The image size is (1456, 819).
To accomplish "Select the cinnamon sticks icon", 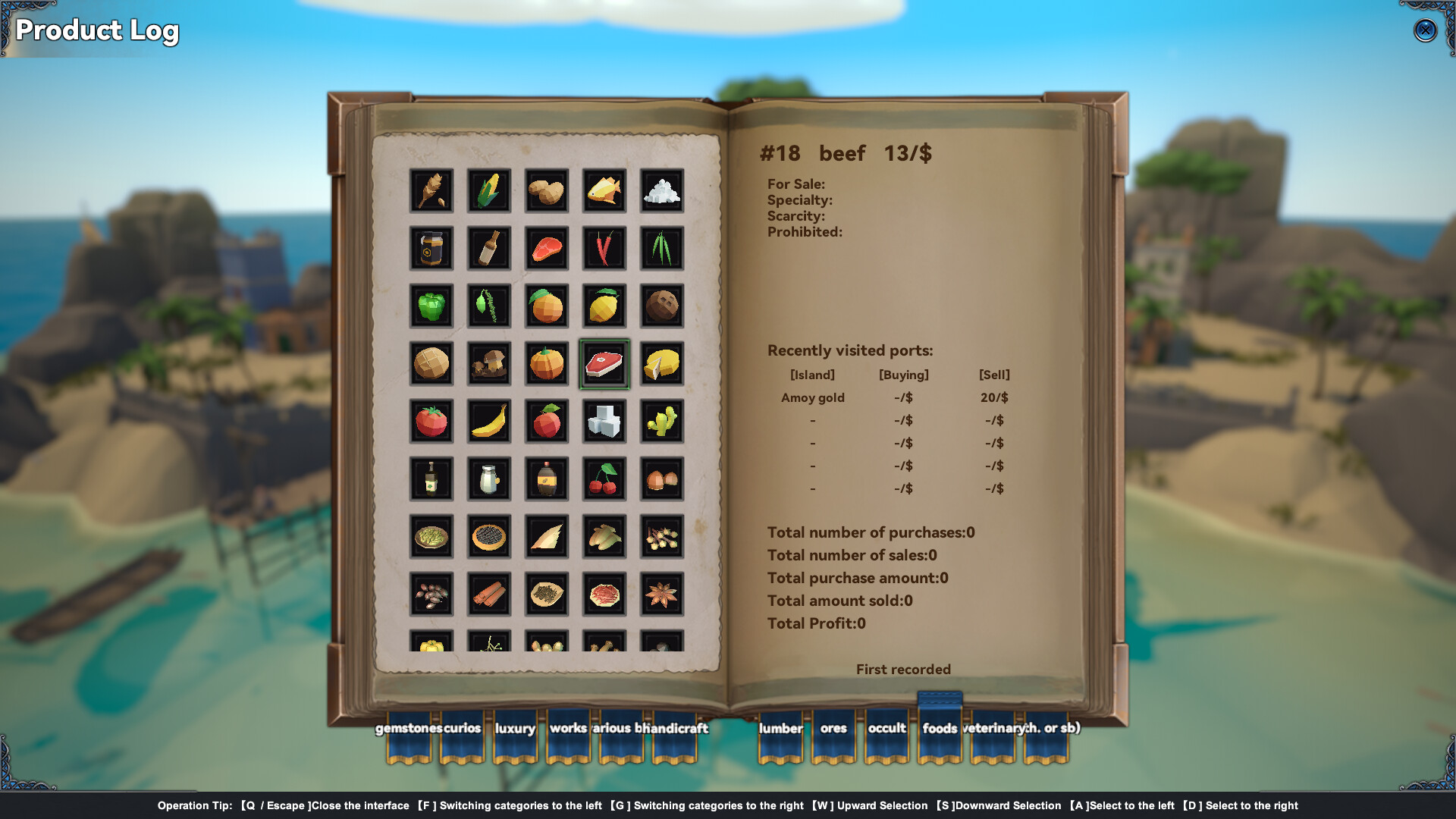I will 489,594.
